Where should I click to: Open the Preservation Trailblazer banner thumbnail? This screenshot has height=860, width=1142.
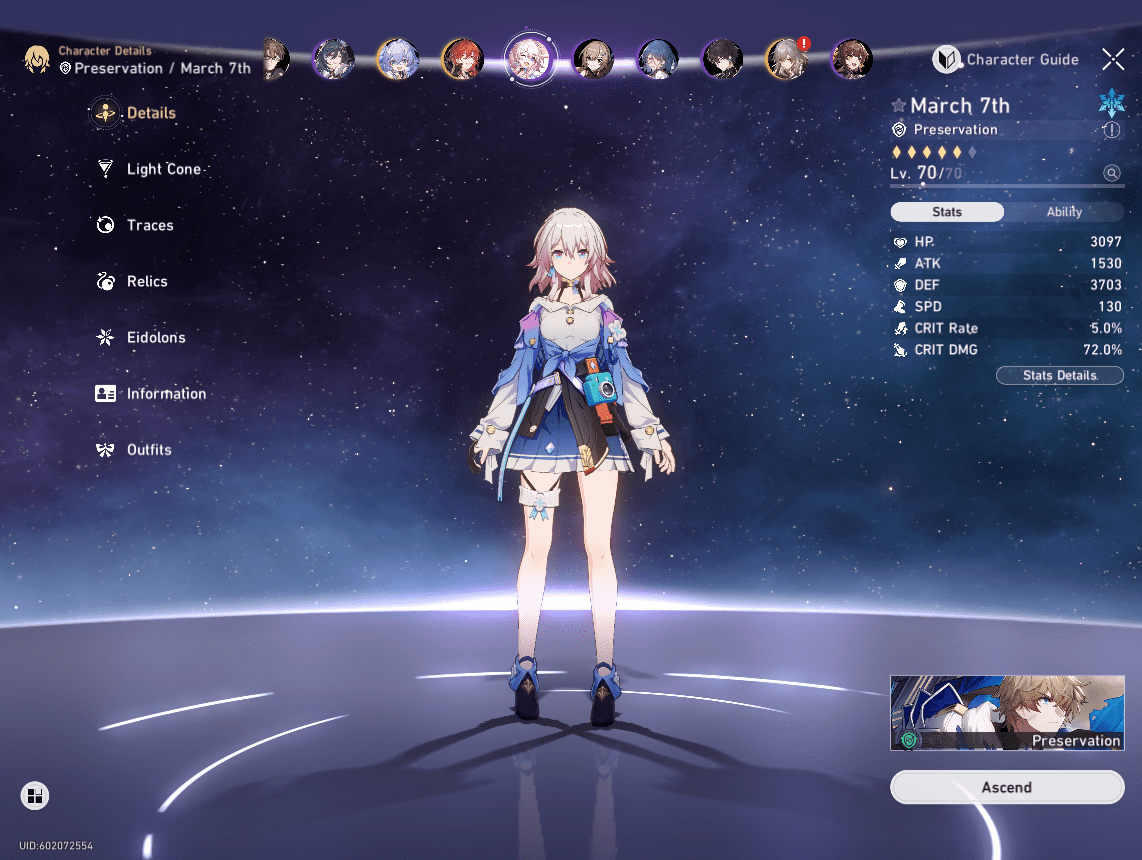pyautogui.click(x=1007, y=712)
